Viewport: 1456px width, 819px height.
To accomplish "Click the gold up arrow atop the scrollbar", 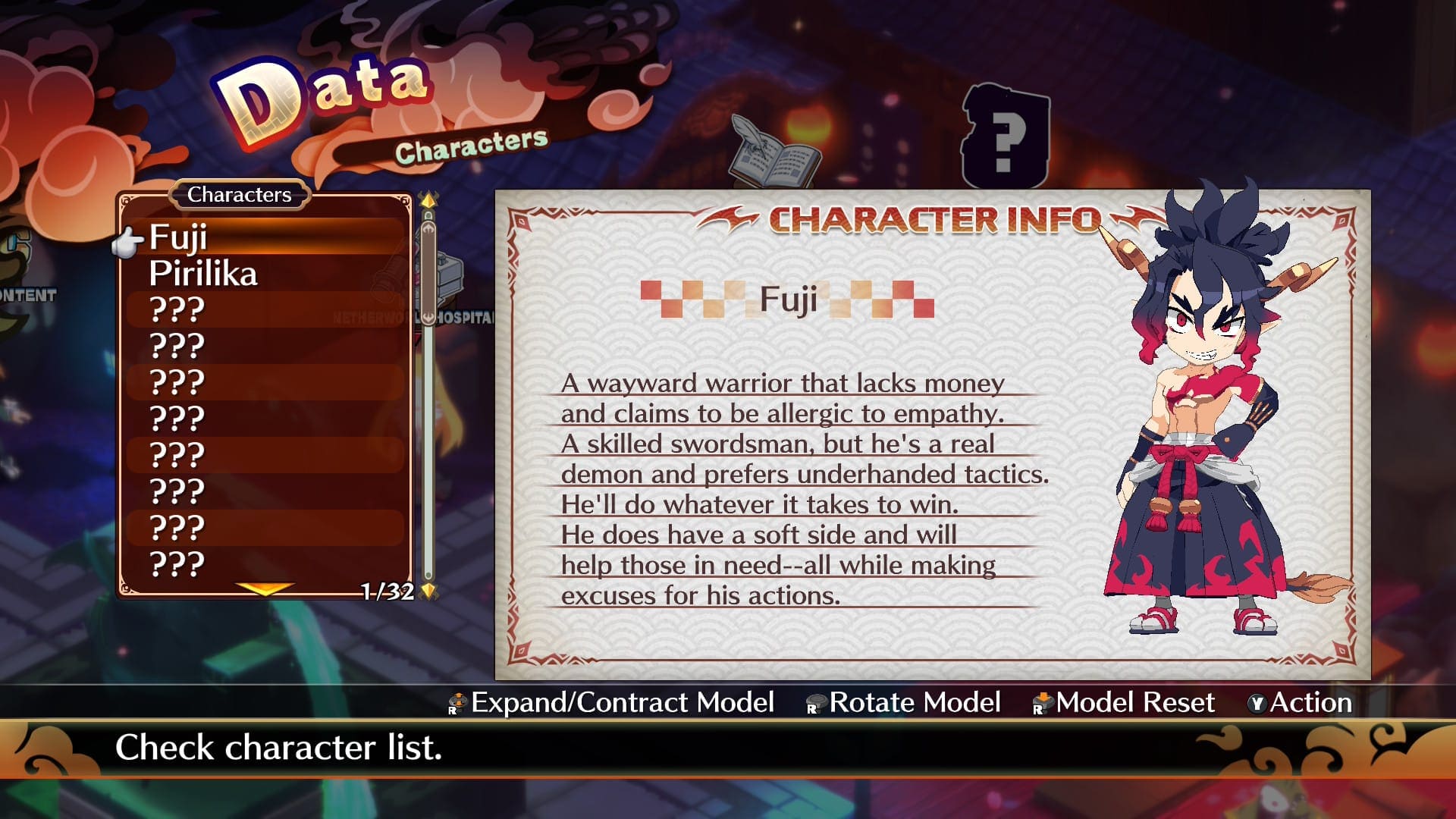I will [428, 199].
